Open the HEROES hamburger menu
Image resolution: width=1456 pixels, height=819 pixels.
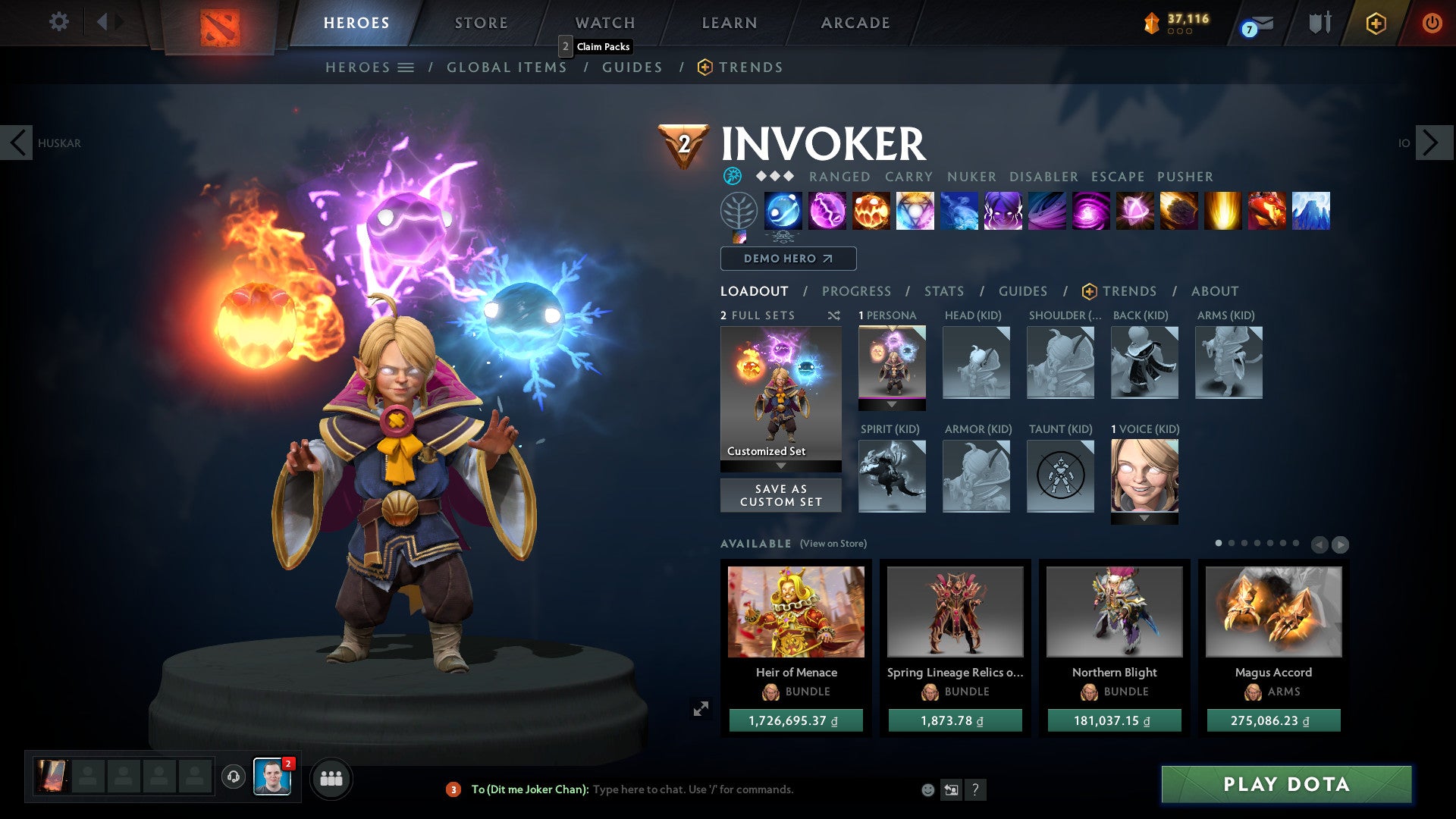(x=406, y=67)
